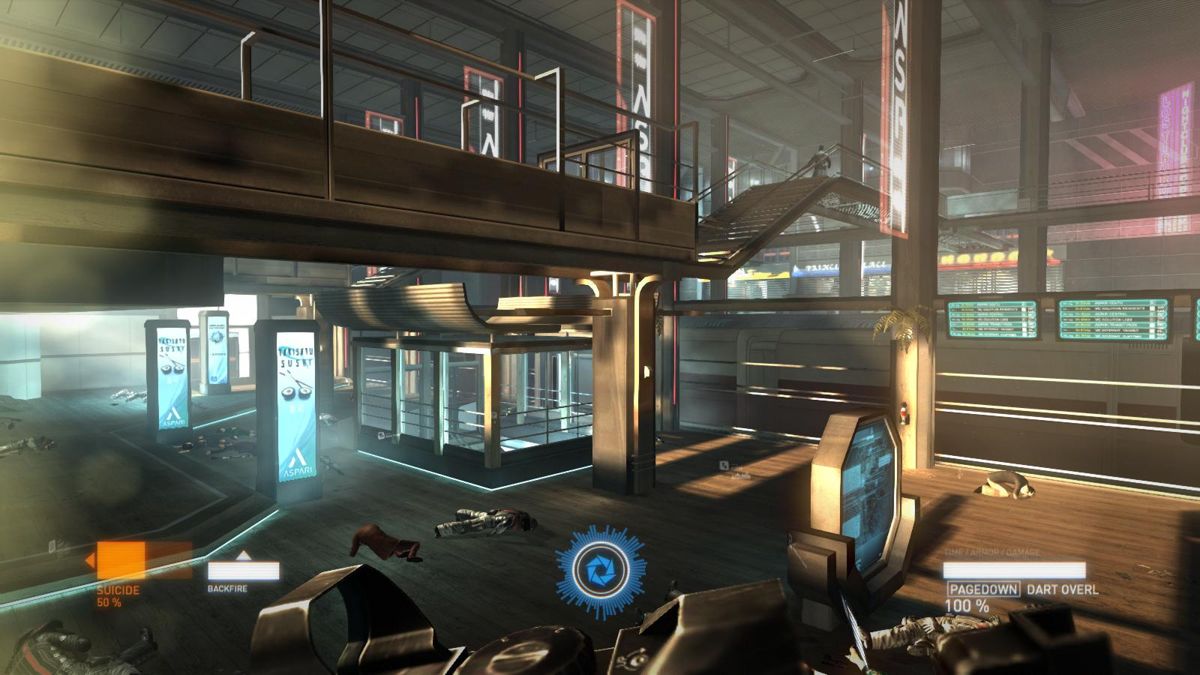The image size is (1200, 675).
Task: Trigger the Dart Overl ability label
Action: point(1061,590)
